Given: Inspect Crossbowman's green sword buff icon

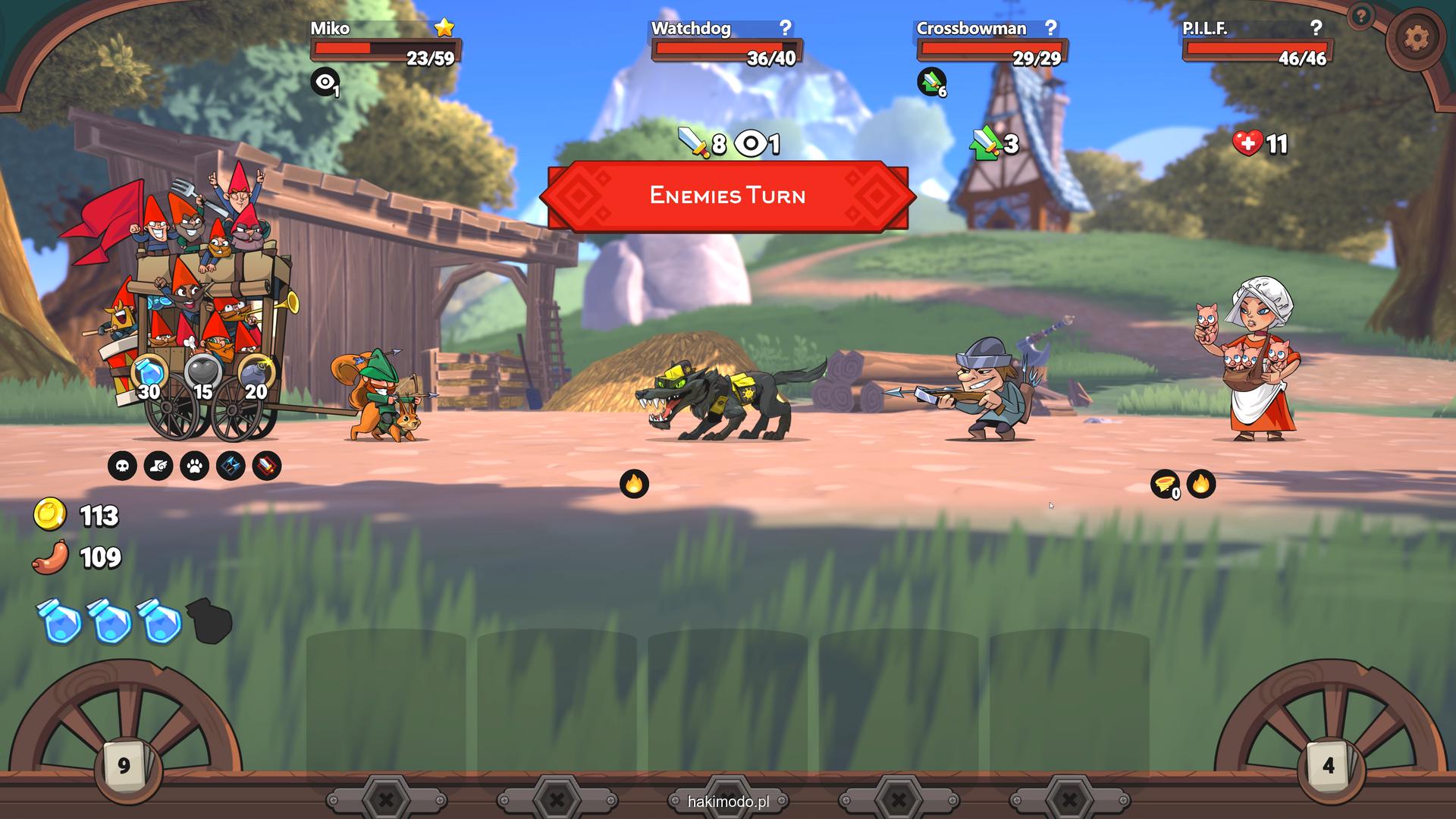Looking at the screenshot, I should 931,81.
